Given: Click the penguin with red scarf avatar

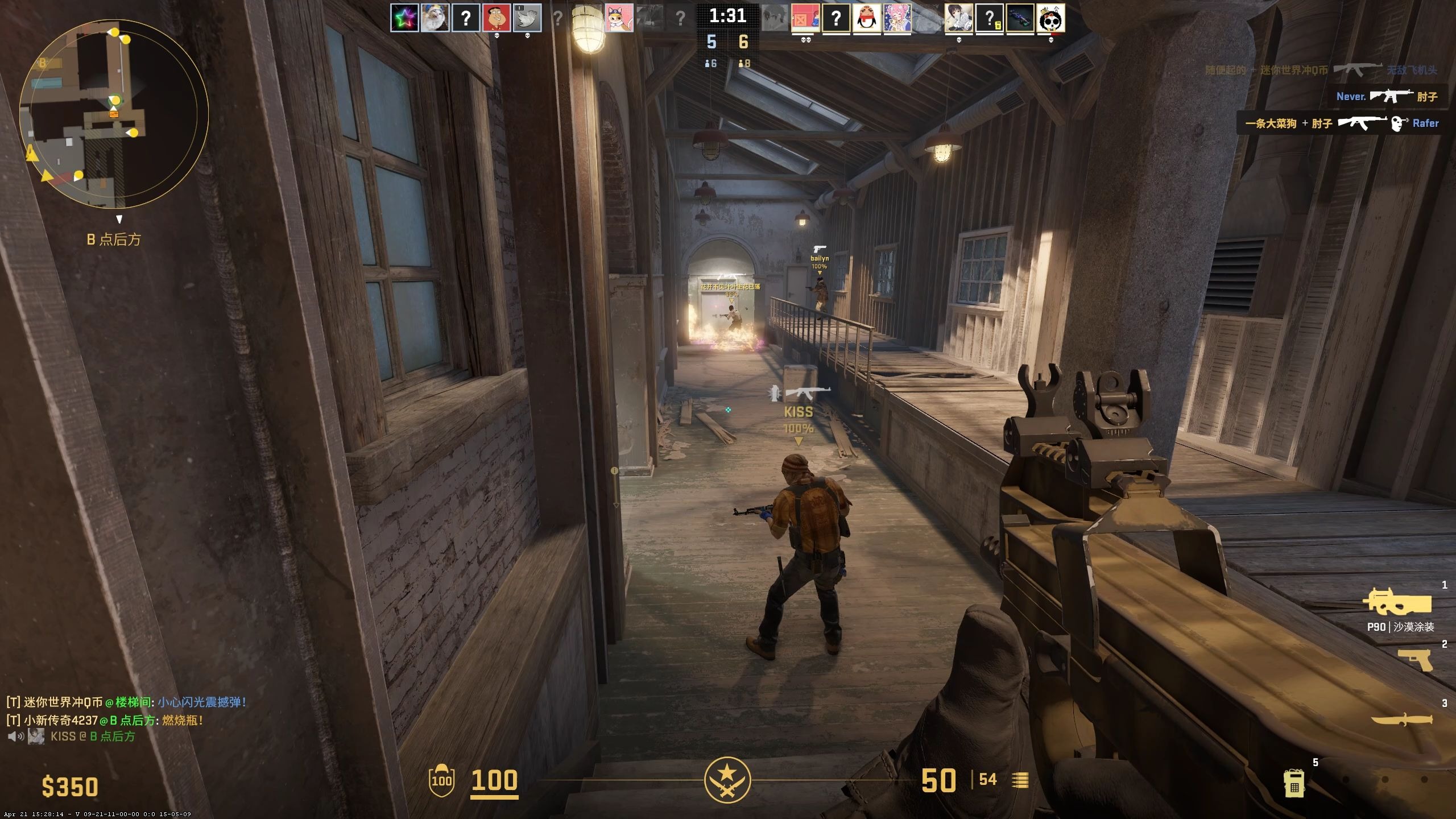Looking at the screenshot, I should tap(867, 19).
